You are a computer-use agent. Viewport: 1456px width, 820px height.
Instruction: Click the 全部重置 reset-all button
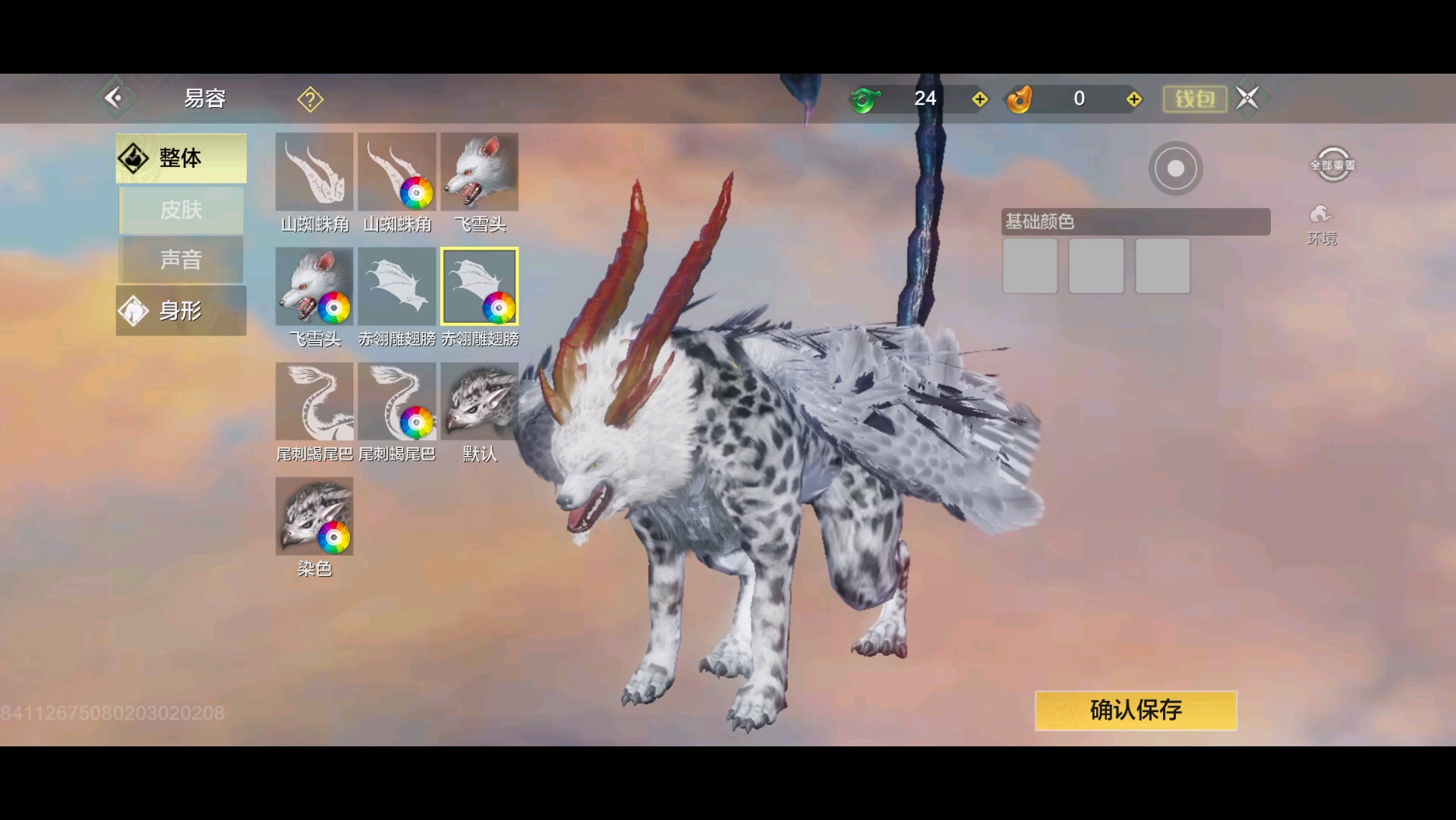pos(1332,165)
